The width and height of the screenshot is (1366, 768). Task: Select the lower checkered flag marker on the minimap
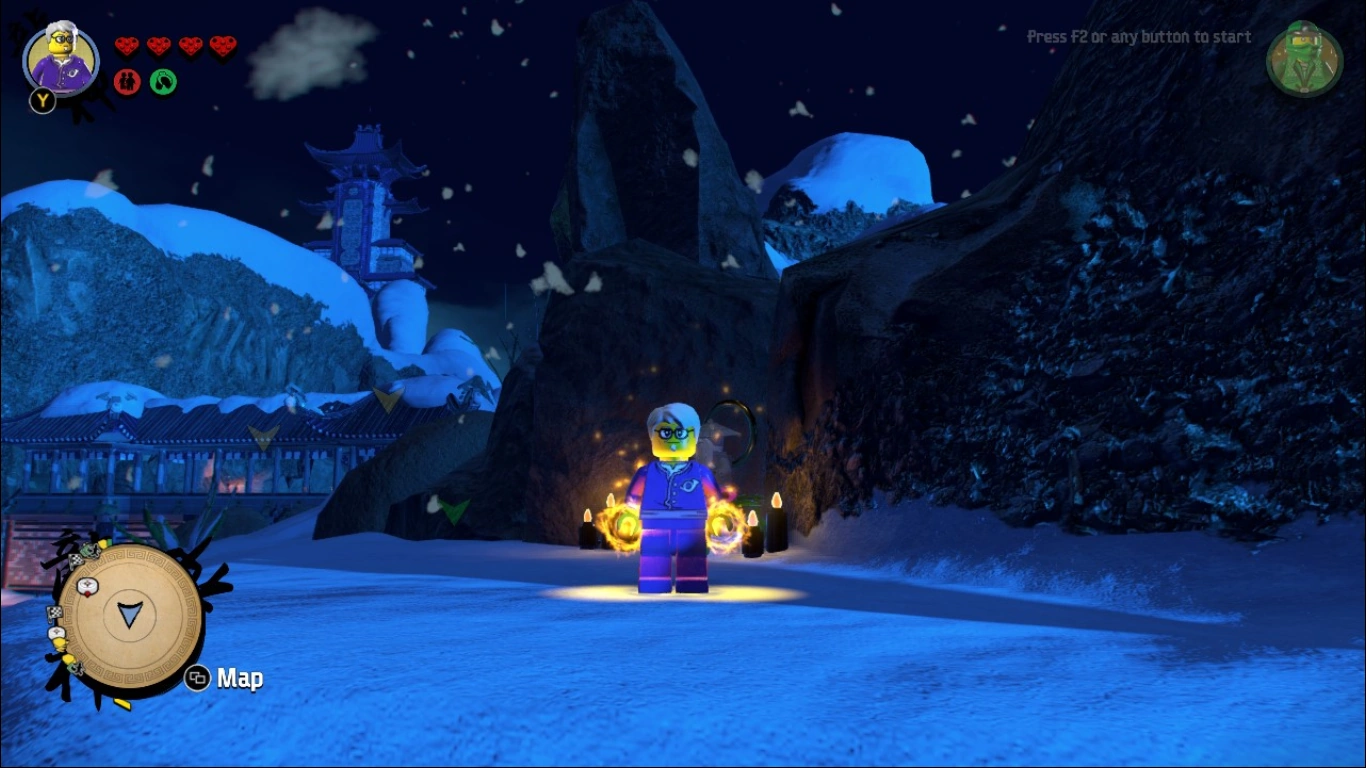(x=54, y=612)
